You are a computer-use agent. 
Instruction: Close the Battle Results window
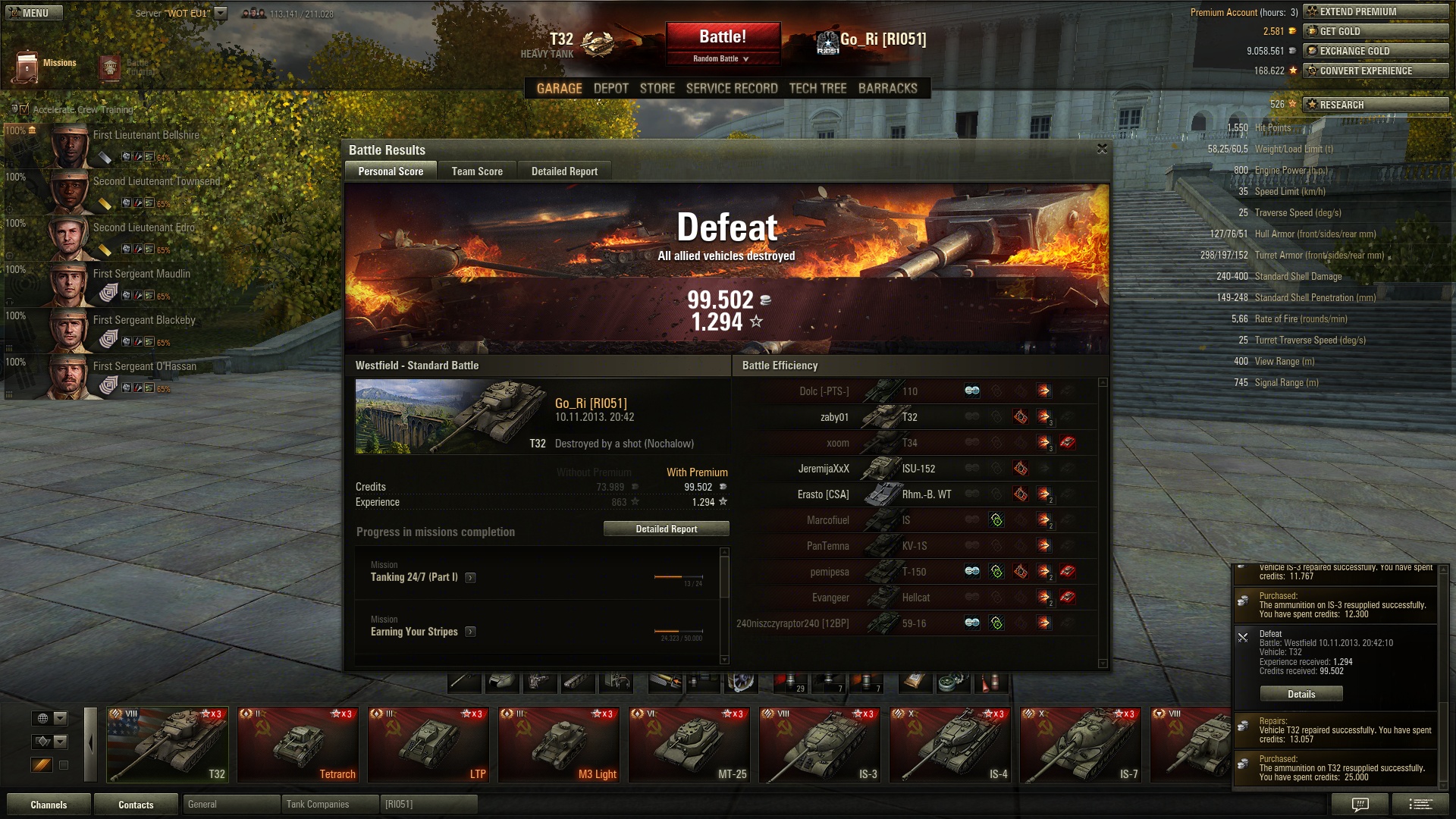click(1102, 149)
